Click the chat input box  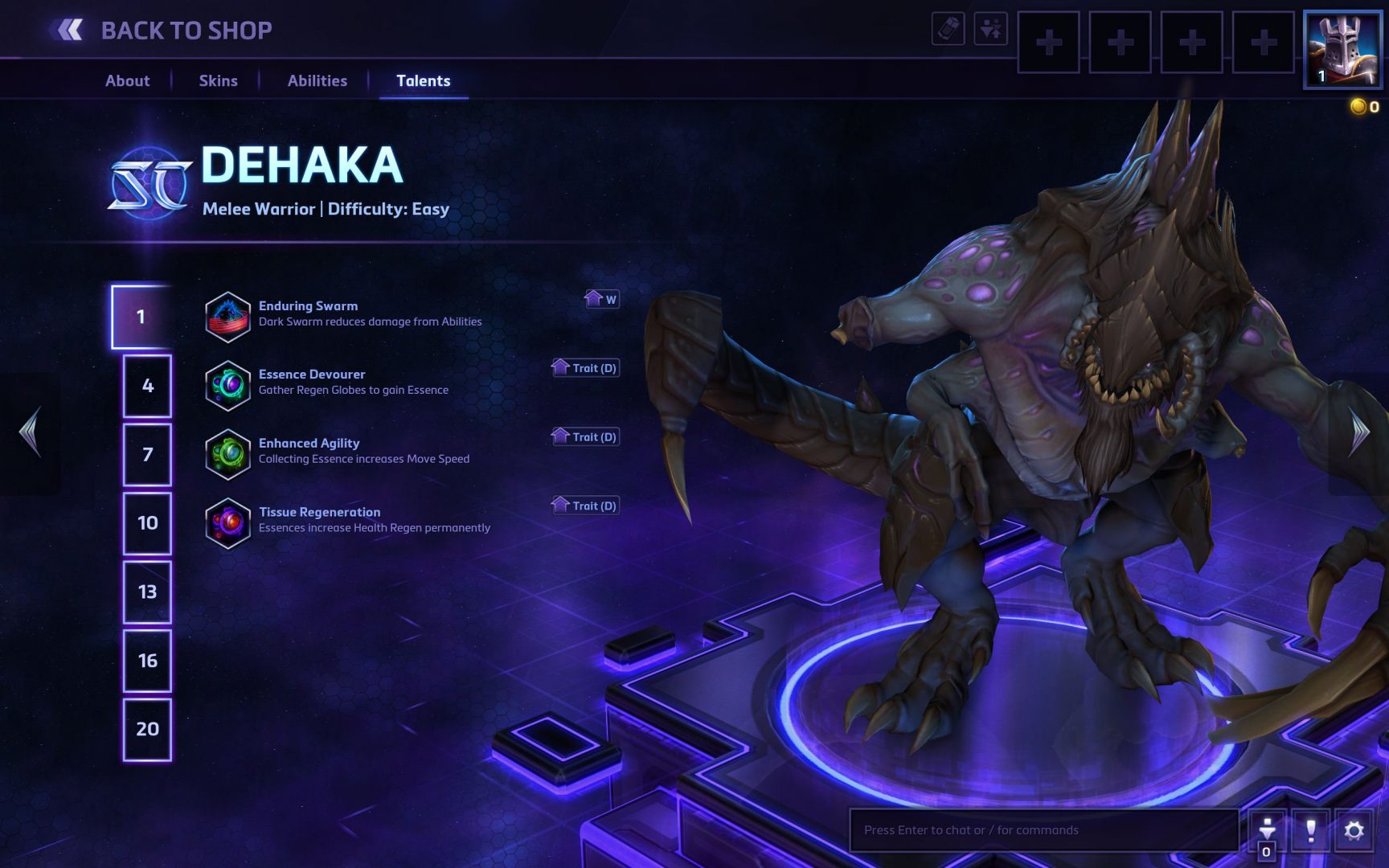pyautogui.click(x=1043, y=830)
